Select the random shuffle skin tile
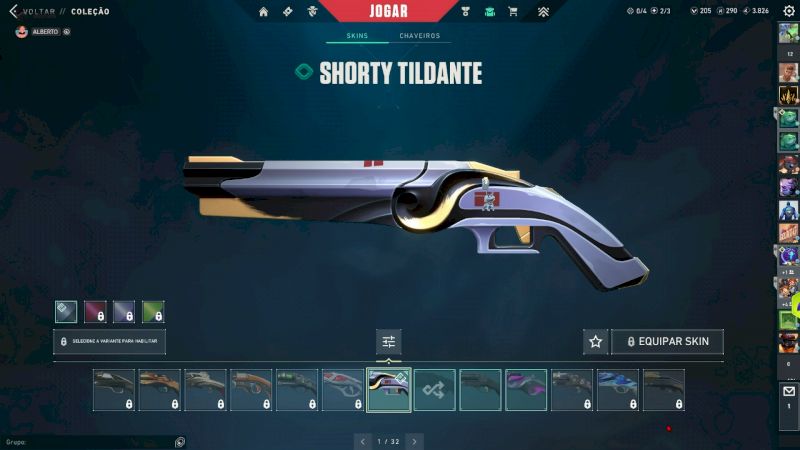 click(x=435, y=390)
